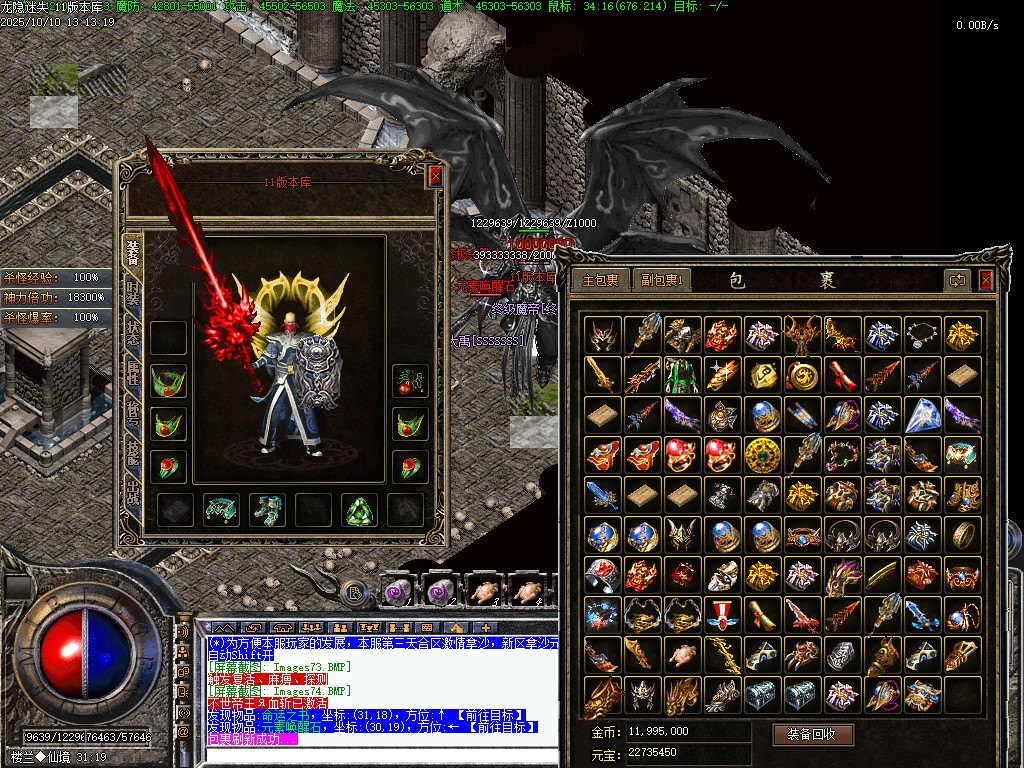The width and height of the screenshot is (1024, 768).
Task: Use the first purple swirl stone hotbar slot
Action: [x=397, y=590]
